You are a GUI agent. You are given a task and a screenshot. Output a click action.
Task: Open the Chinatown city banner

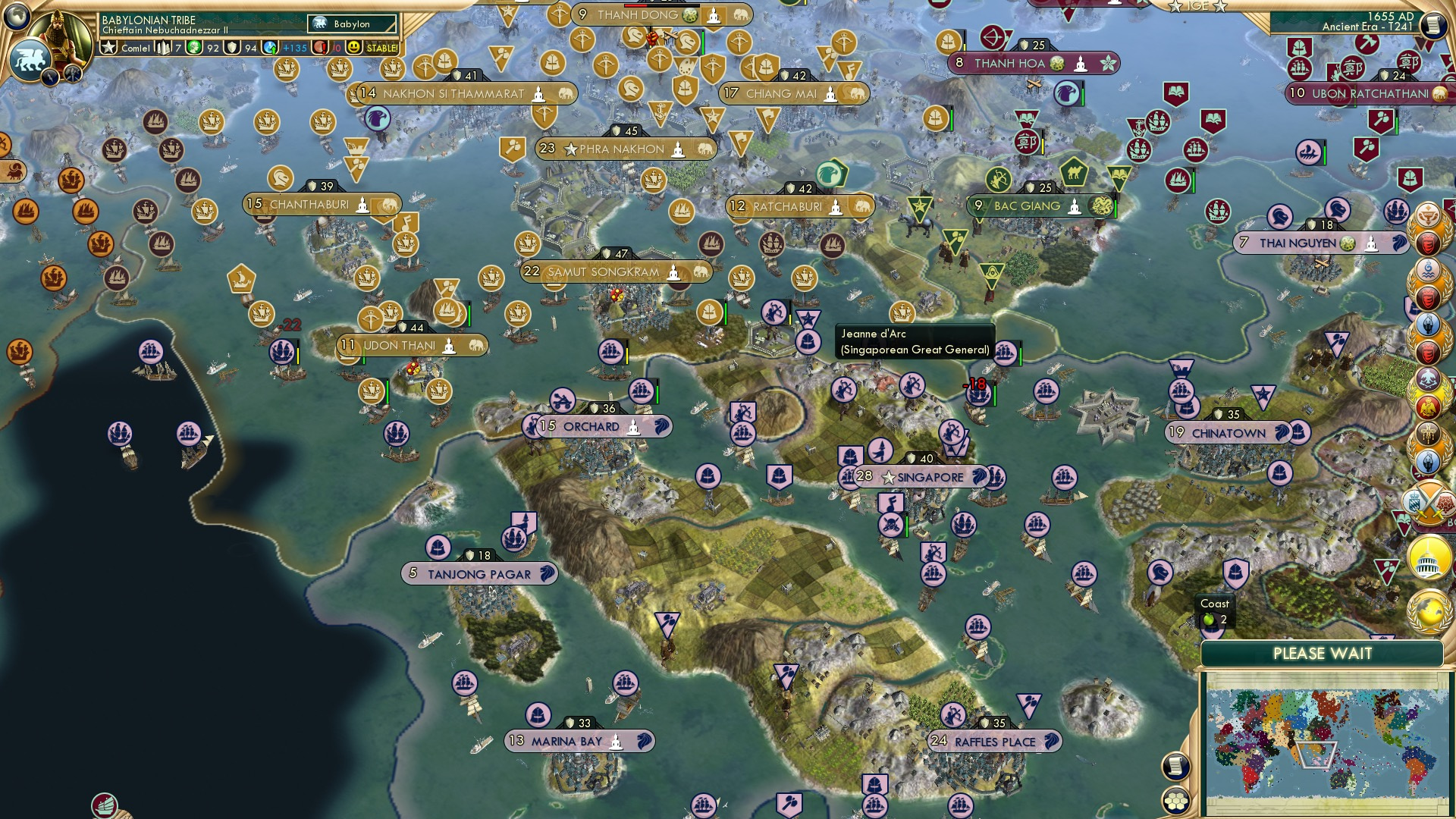pos(1228,433)
